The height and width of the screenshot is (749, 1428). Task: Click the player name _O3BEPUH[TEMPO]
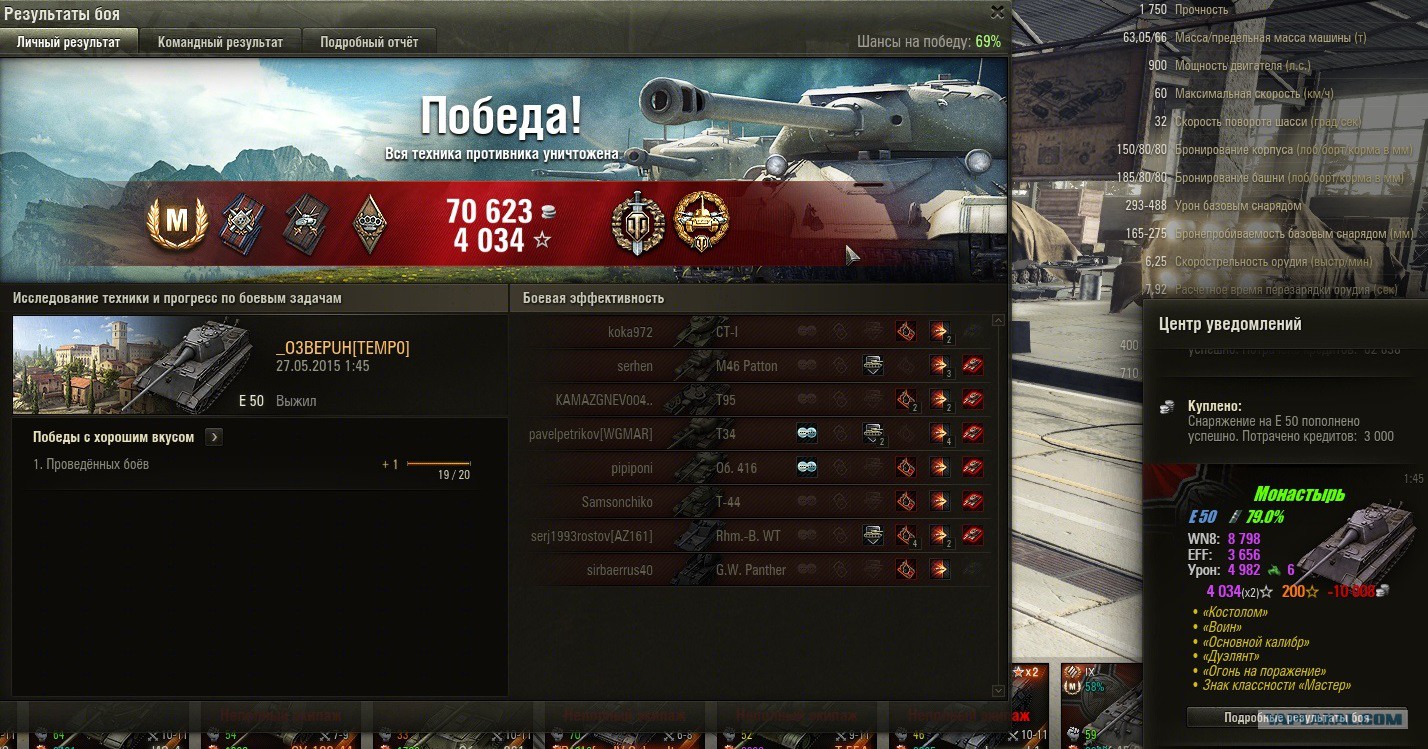pos(342,348)
